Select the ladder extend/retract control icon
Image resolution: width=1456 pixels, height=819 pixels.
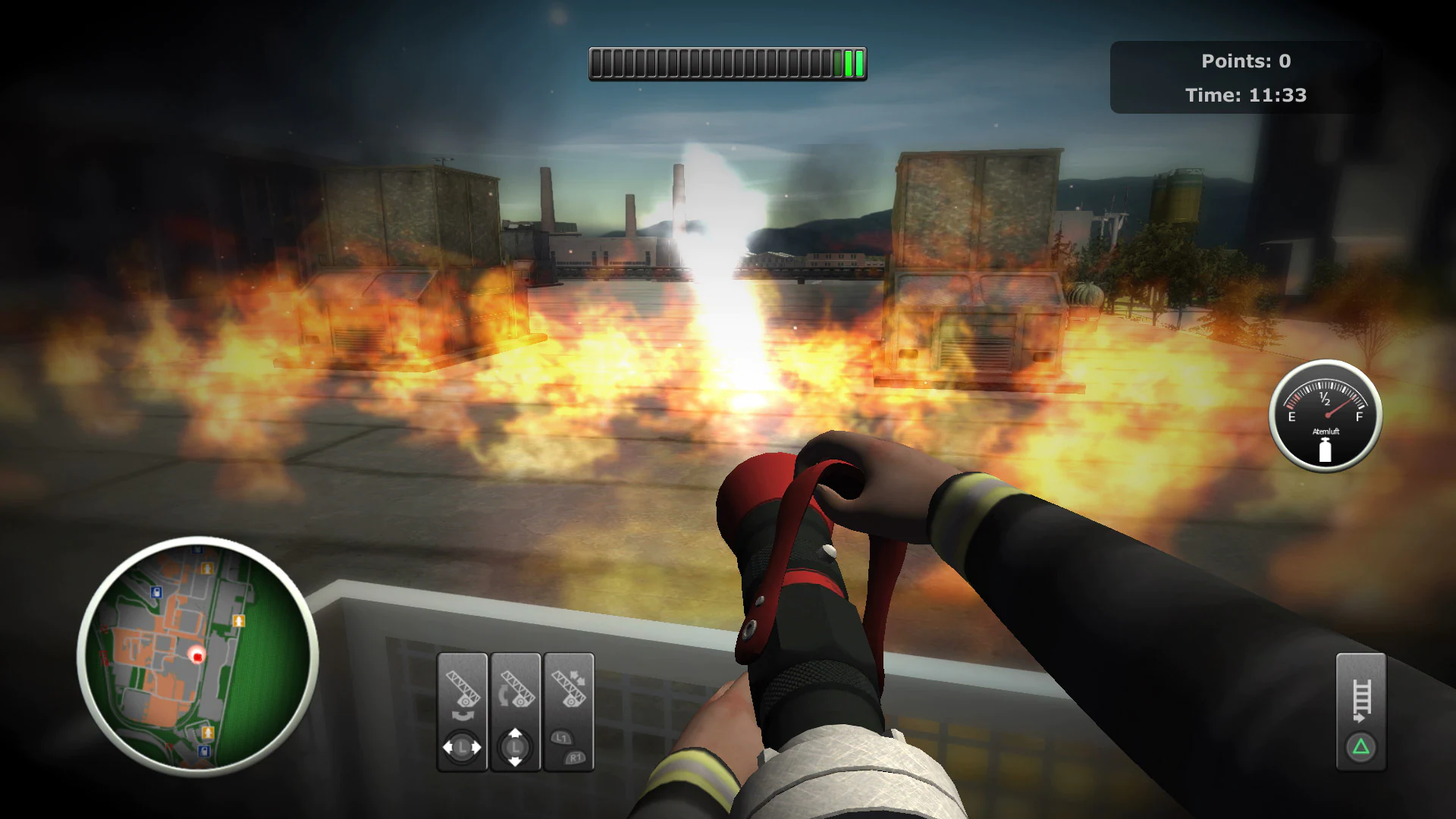568,689
